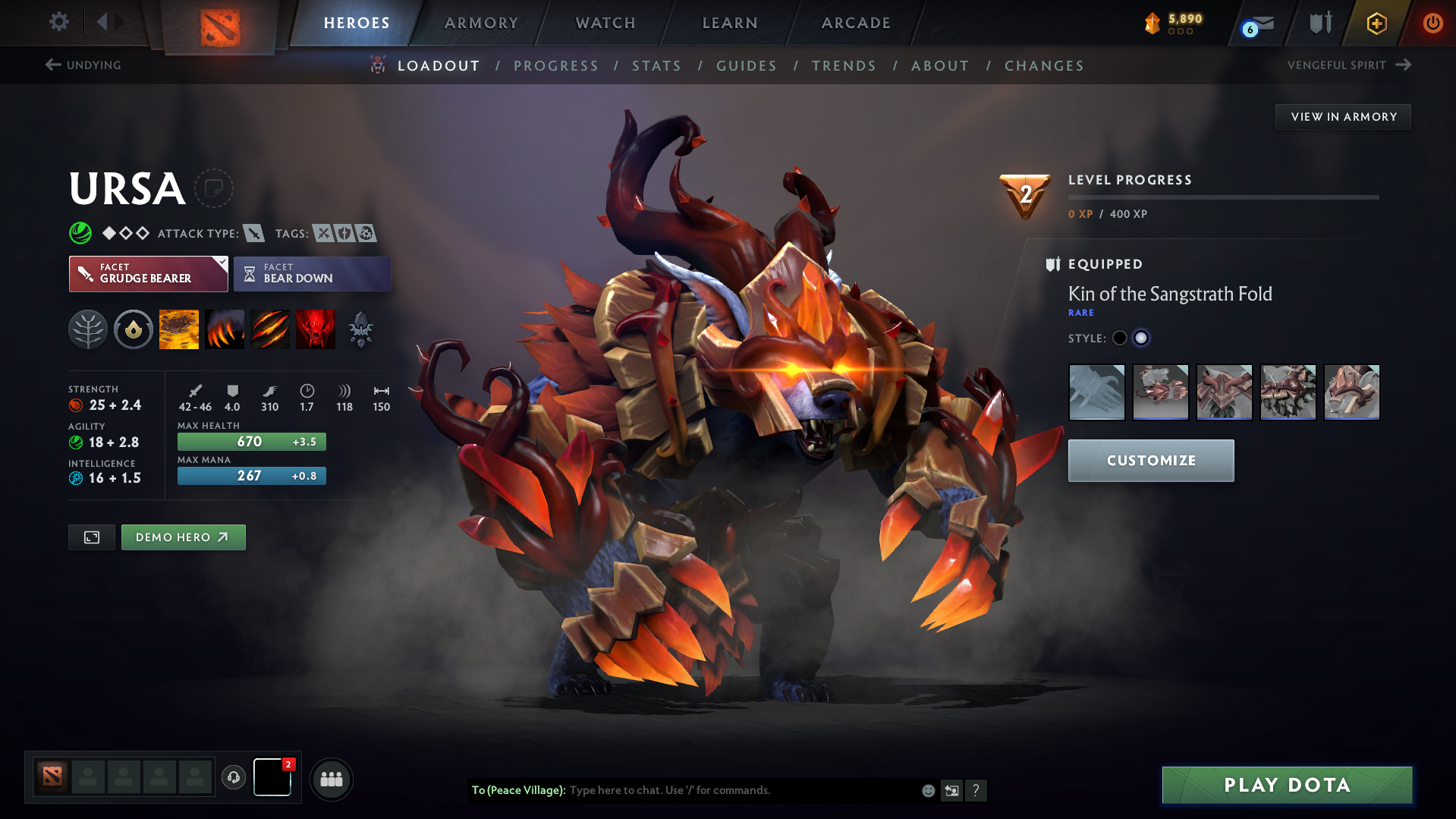This screenshot has width=1456, height=819.
Task: Click the Aghanim's upgrade icon beside abilities
Action: [x=361, y=329]
